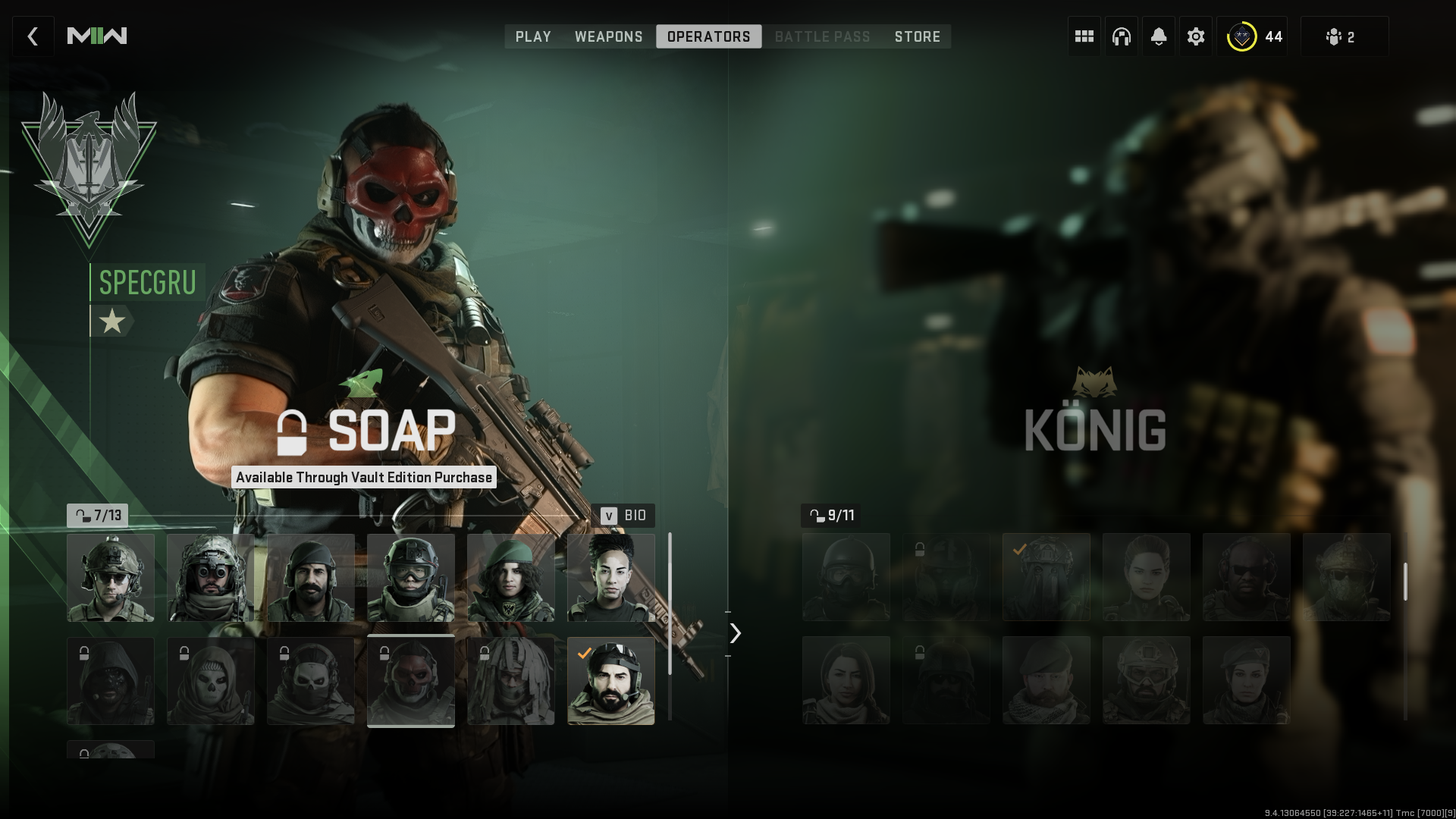The width and height of the screenshot is (1456, 819).
Task: Open audio headset settings icon
Action: pyautogui.click(x=1121, y=36)
